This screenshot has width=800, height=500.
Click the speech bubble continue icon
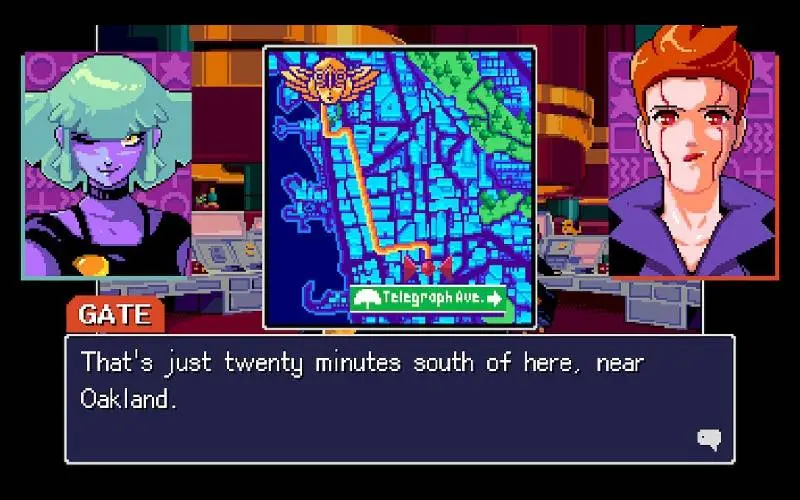[x=708, y=438]
